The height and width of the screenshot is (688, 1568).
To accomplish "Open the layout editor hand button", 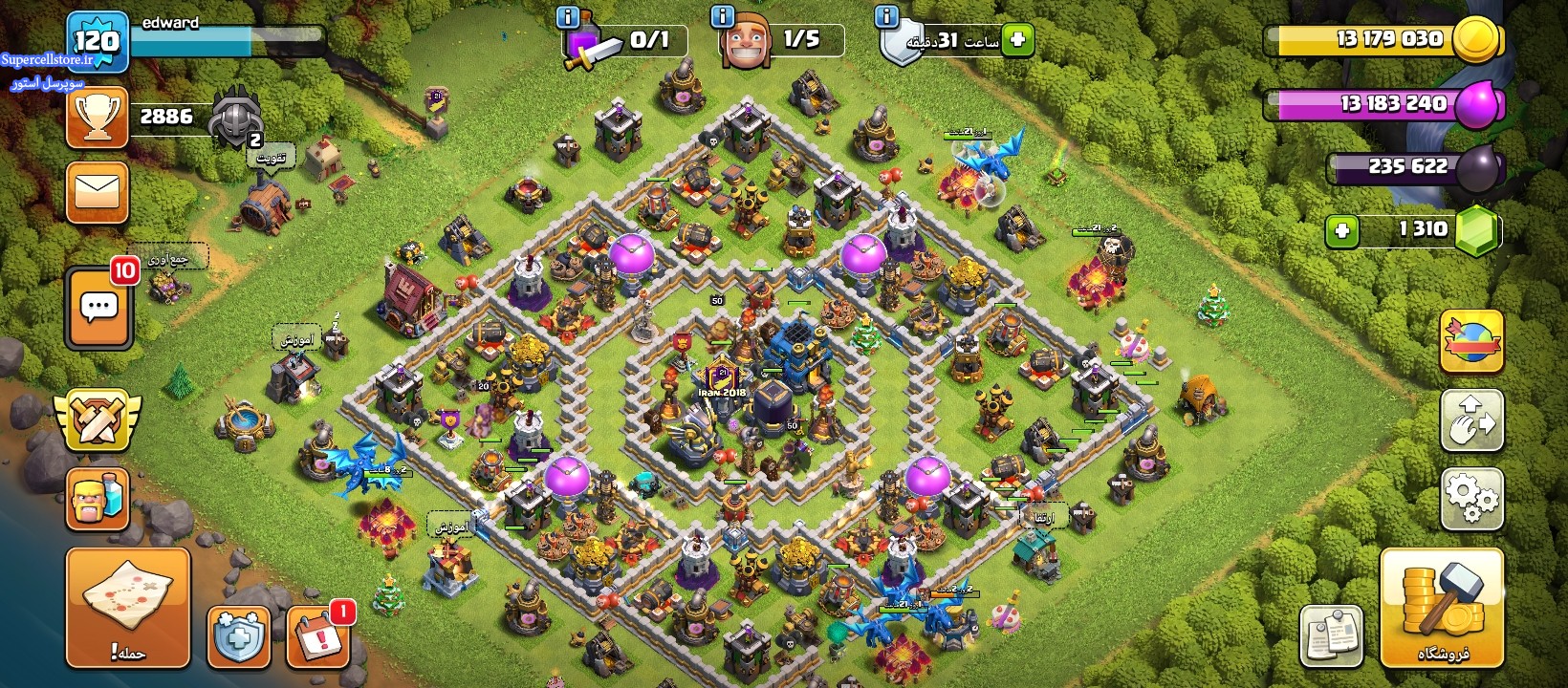I will tap(1471, 419).
